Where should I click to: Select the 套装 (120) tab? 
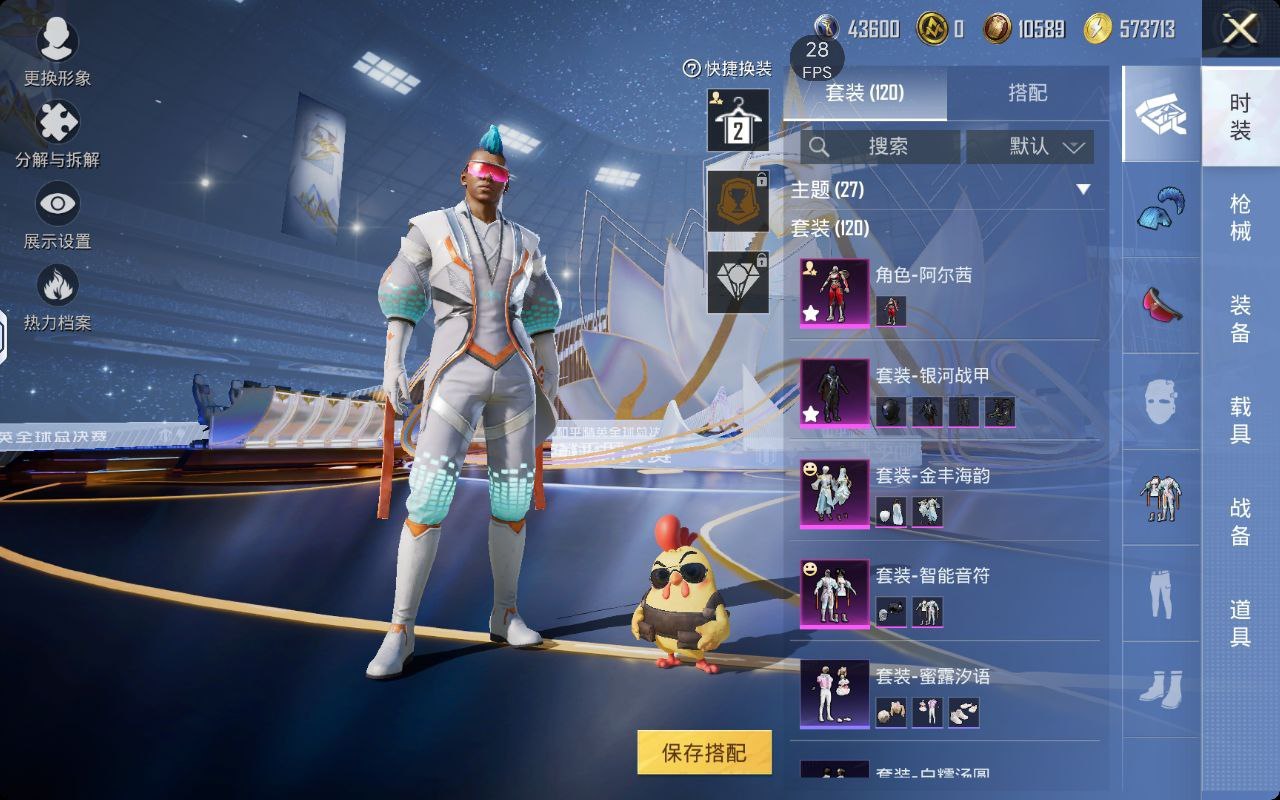coord(864,93)
